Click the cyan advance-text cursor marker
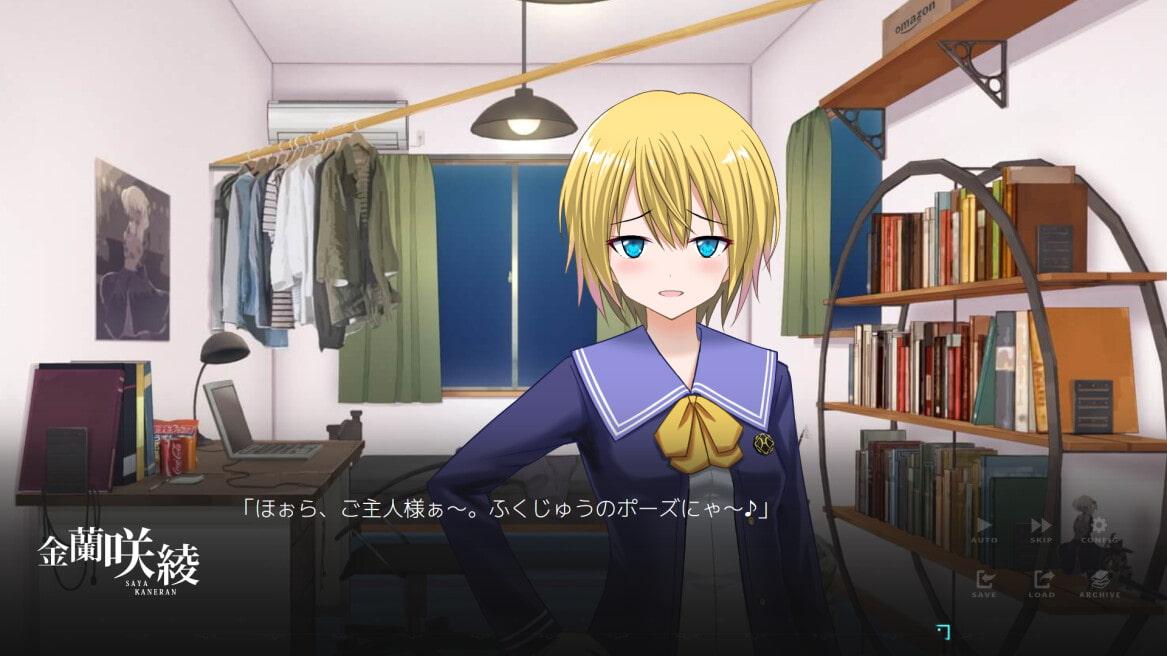Screen dimensions: 1167x656 [942, 630]
